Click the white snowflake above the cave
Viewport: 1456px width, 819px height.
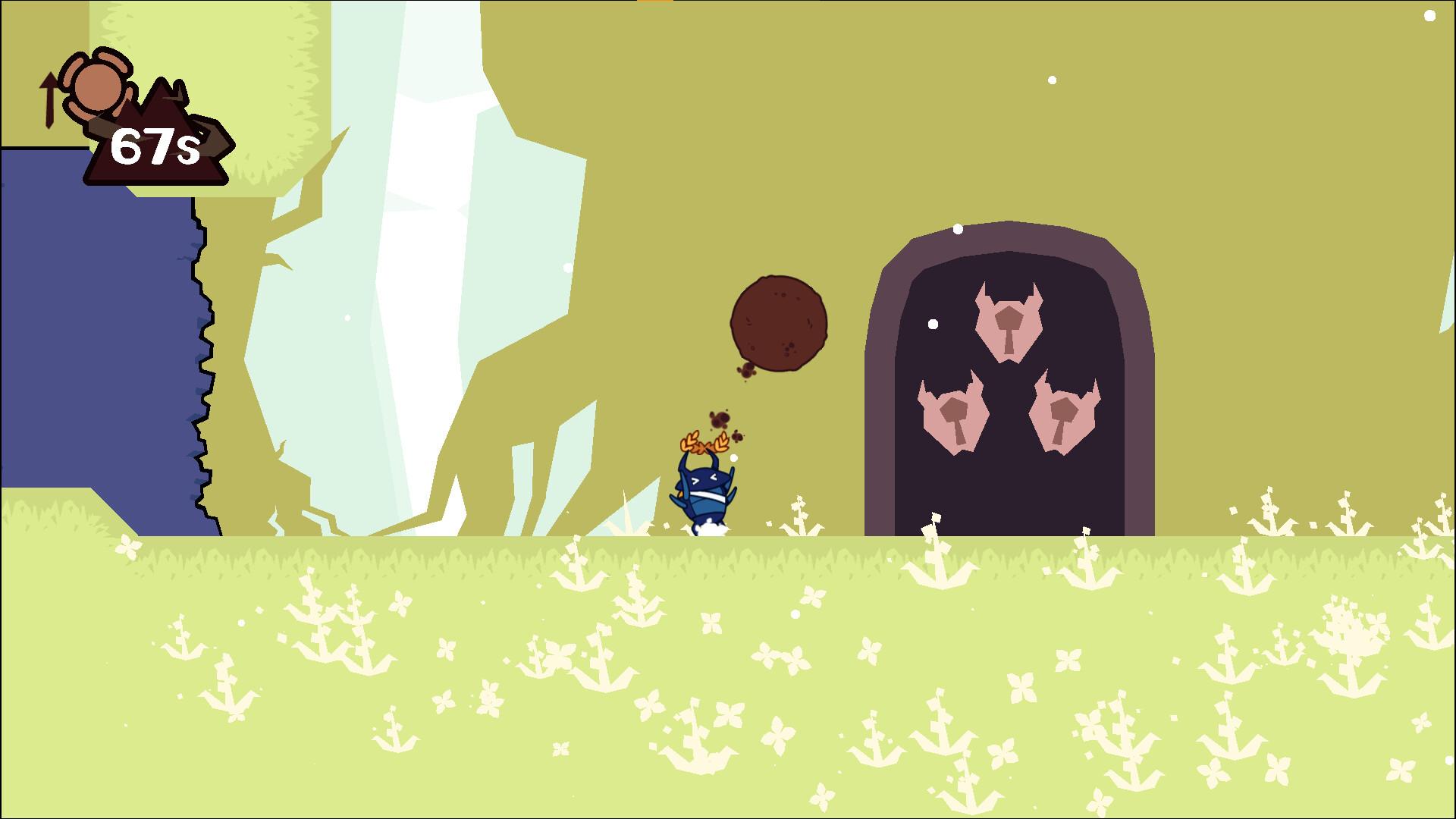[x=957, y=228]
